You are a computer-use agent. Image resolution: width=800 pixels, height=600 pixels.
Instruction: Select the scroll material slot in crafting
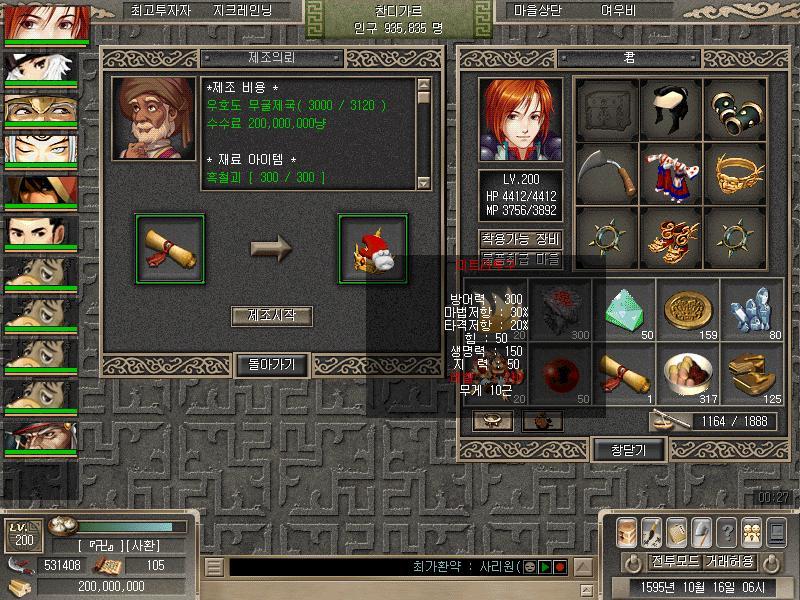(x=169, y=246)
